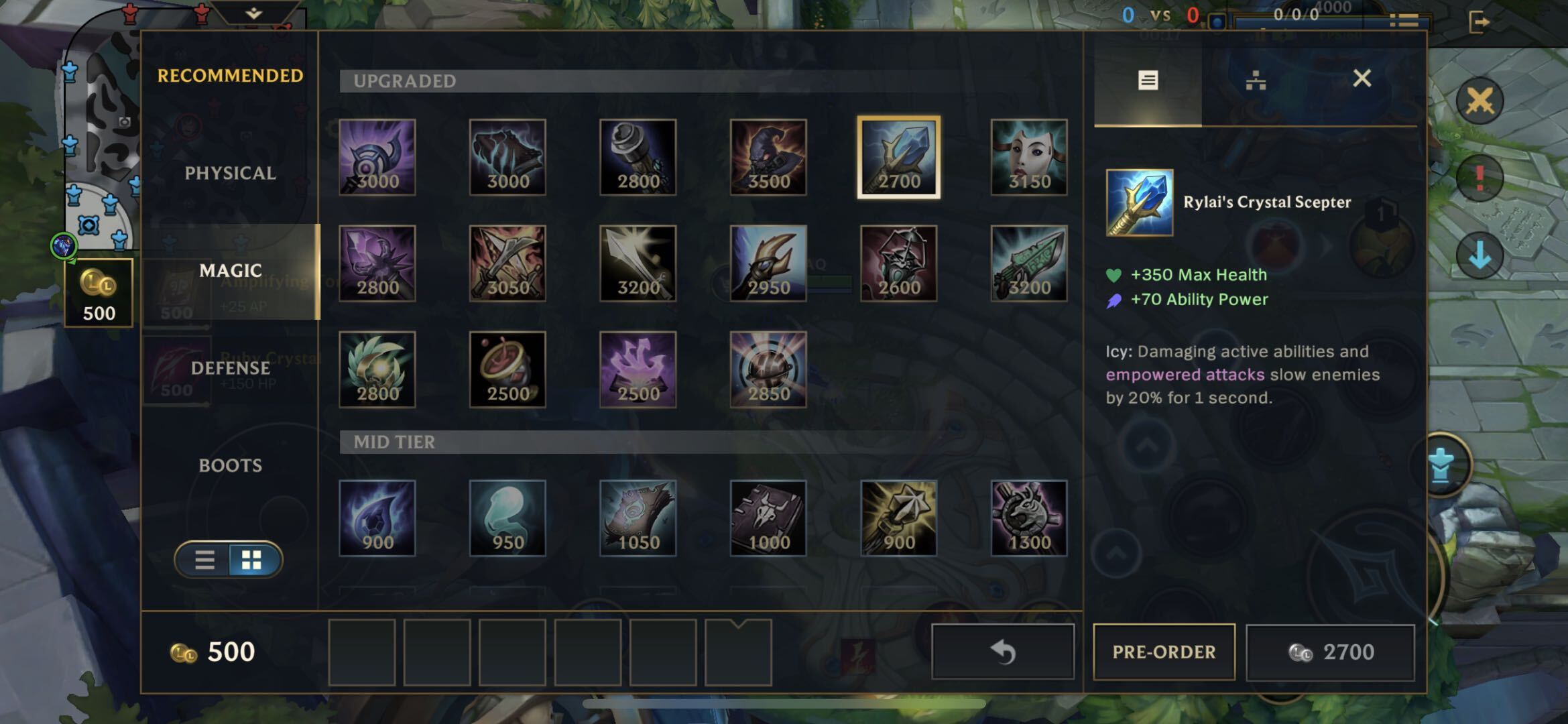Open the scoreboard list icon
This screenshot has width=1568, height=724.
[x=1403, y=21]
